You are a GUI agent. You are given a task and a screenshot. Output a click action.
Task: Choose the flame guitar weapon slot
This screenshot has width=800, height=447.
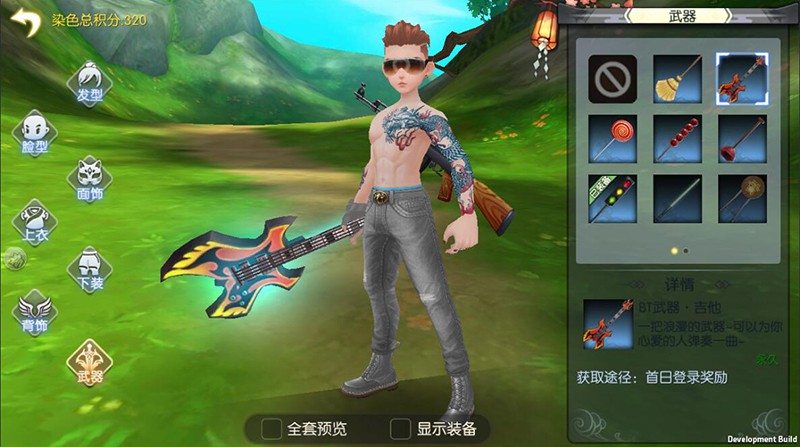741,77
